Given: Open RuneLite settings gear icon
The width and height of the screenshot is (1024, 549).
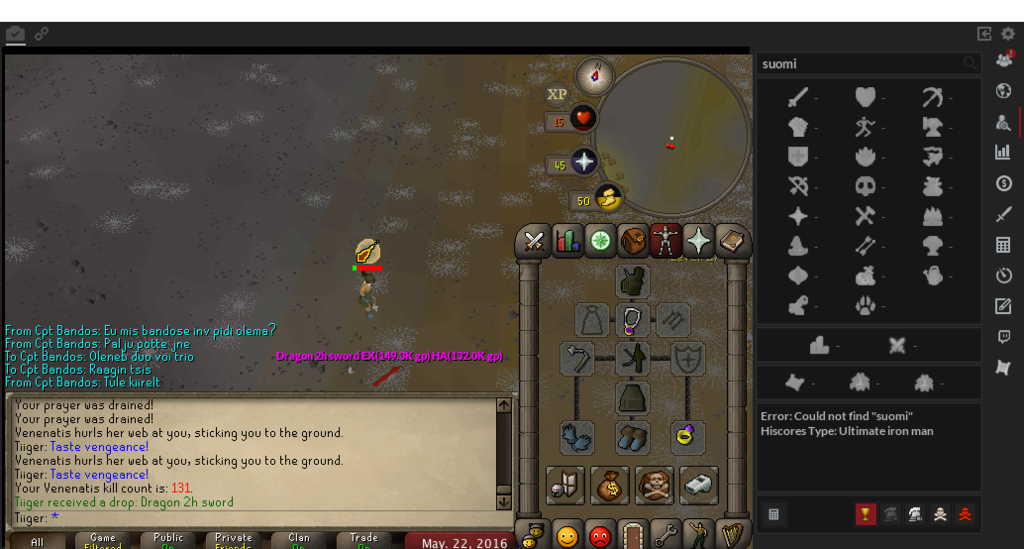Looking at the screenshot, I should coord(1007,34).
